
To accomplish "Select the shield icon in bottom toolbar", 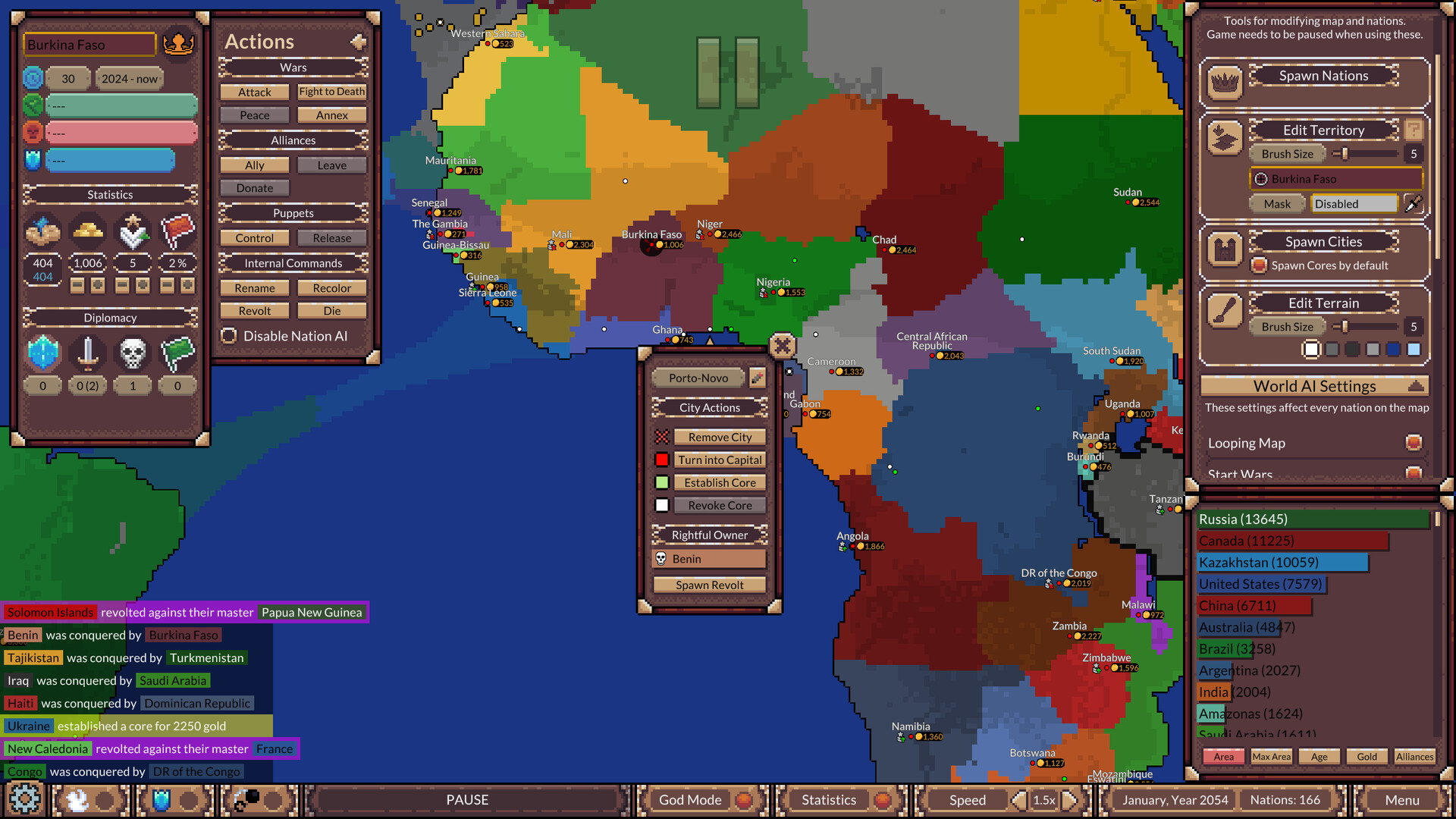I will coord(162,798).
